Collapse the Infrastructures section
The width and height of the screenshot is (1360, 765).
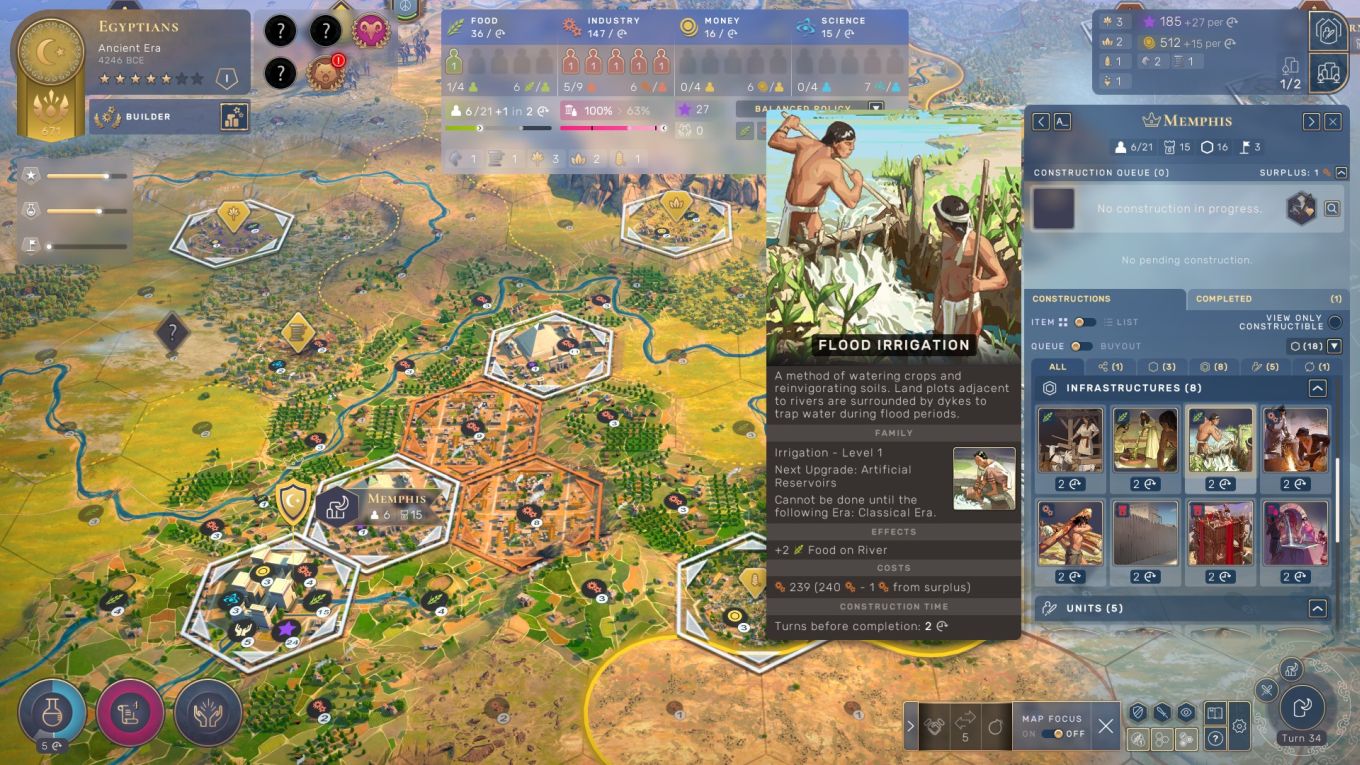point(1317,388)
